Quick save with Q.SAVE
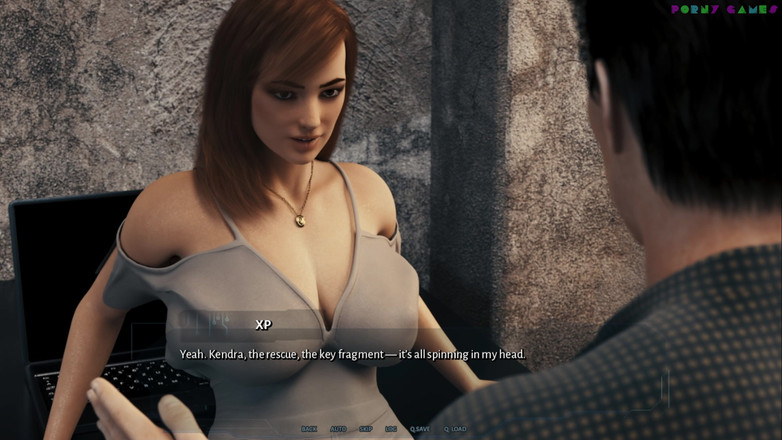The height and width of the screenshot is (440, 782). (x=419, y=429)
